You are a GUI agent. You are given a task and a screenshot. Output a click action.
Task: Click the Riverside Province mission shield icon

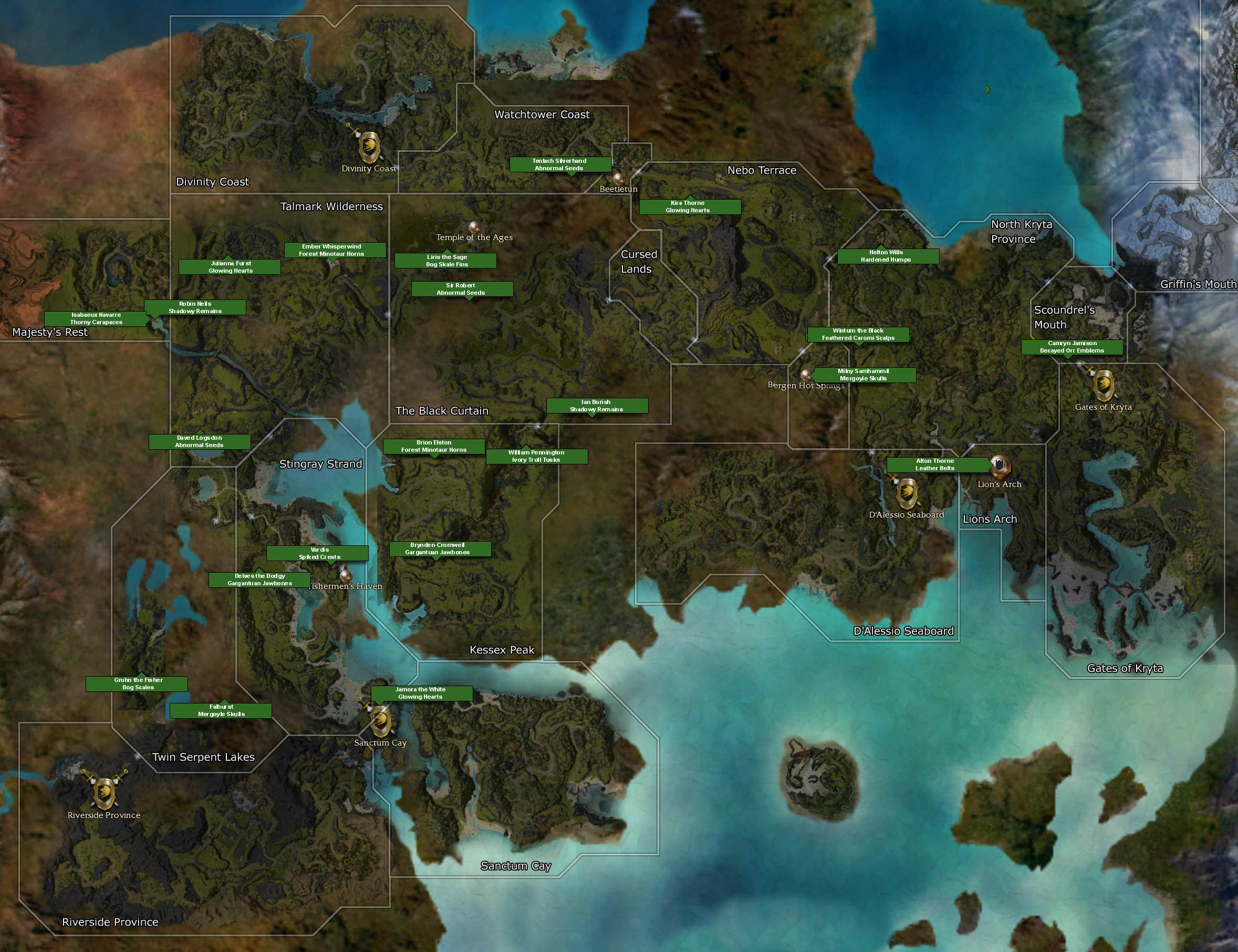point(104,793)
